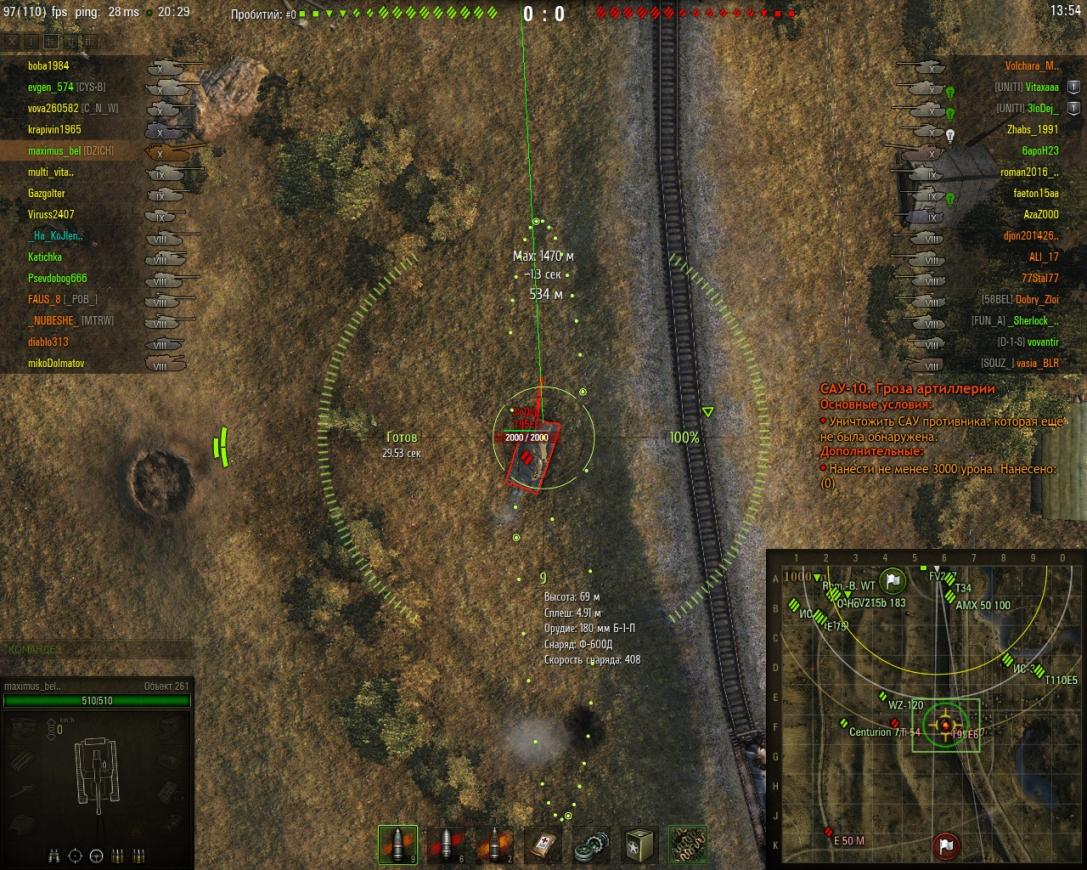Select maximus_bel's highlighted row in team list
Viewport: 1087px width, 870px height.
click(70, 151)
